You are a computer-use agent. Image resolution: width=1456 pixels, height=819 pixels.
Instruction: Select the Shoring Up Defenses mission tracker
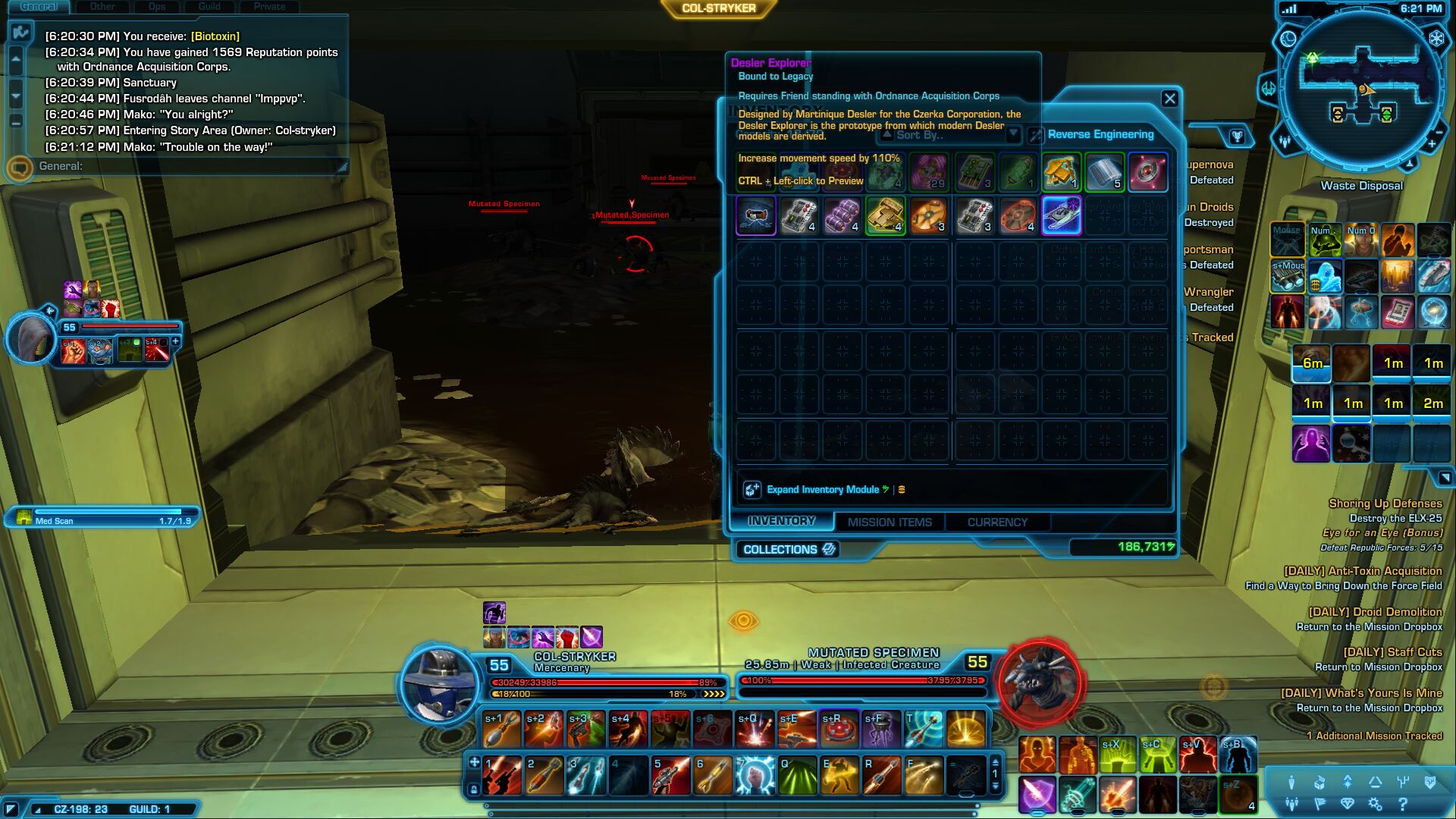[x=1385, y=504]
